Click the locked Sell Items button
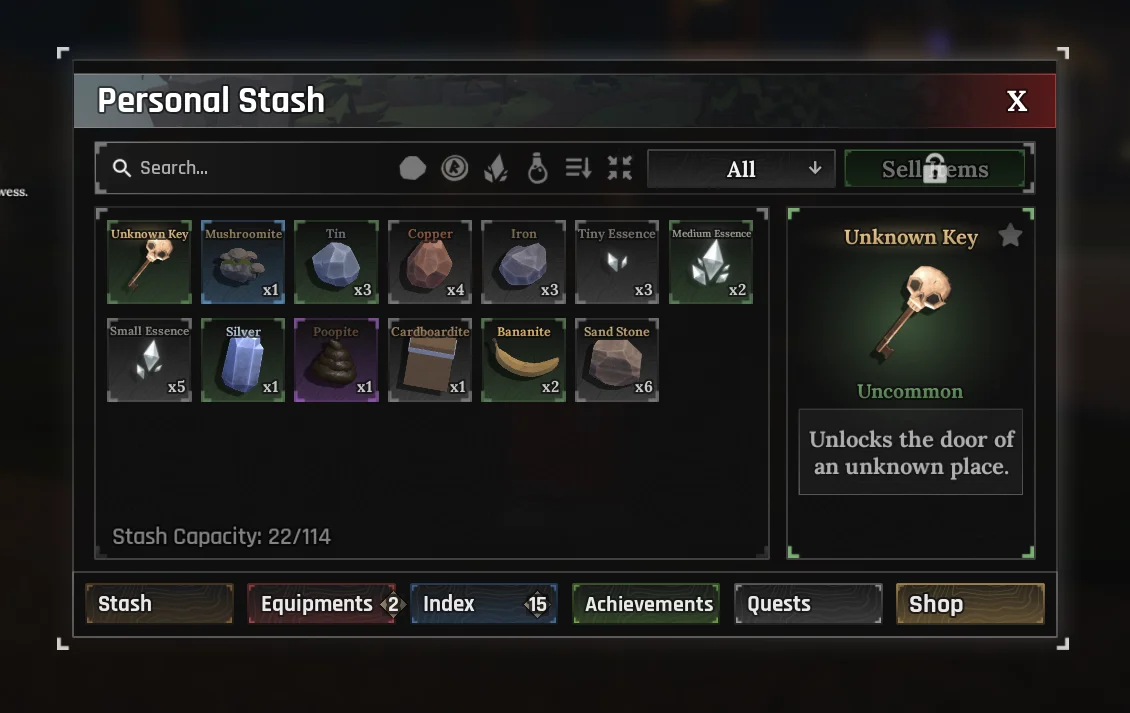 pos(934,169)
